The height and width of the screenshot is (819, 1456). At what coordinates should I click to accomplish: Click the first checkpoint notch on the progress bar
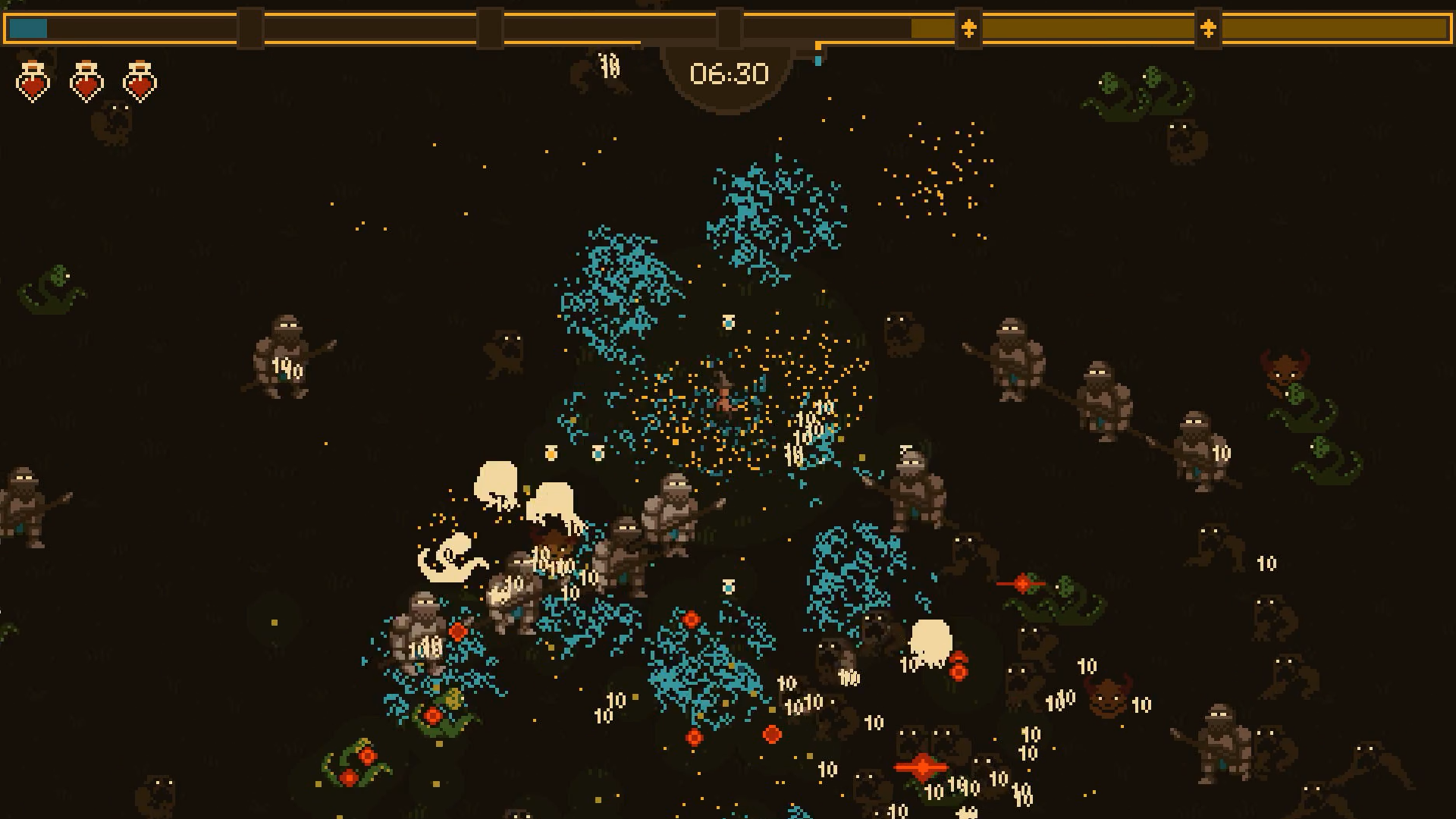(x=250, y=29)
